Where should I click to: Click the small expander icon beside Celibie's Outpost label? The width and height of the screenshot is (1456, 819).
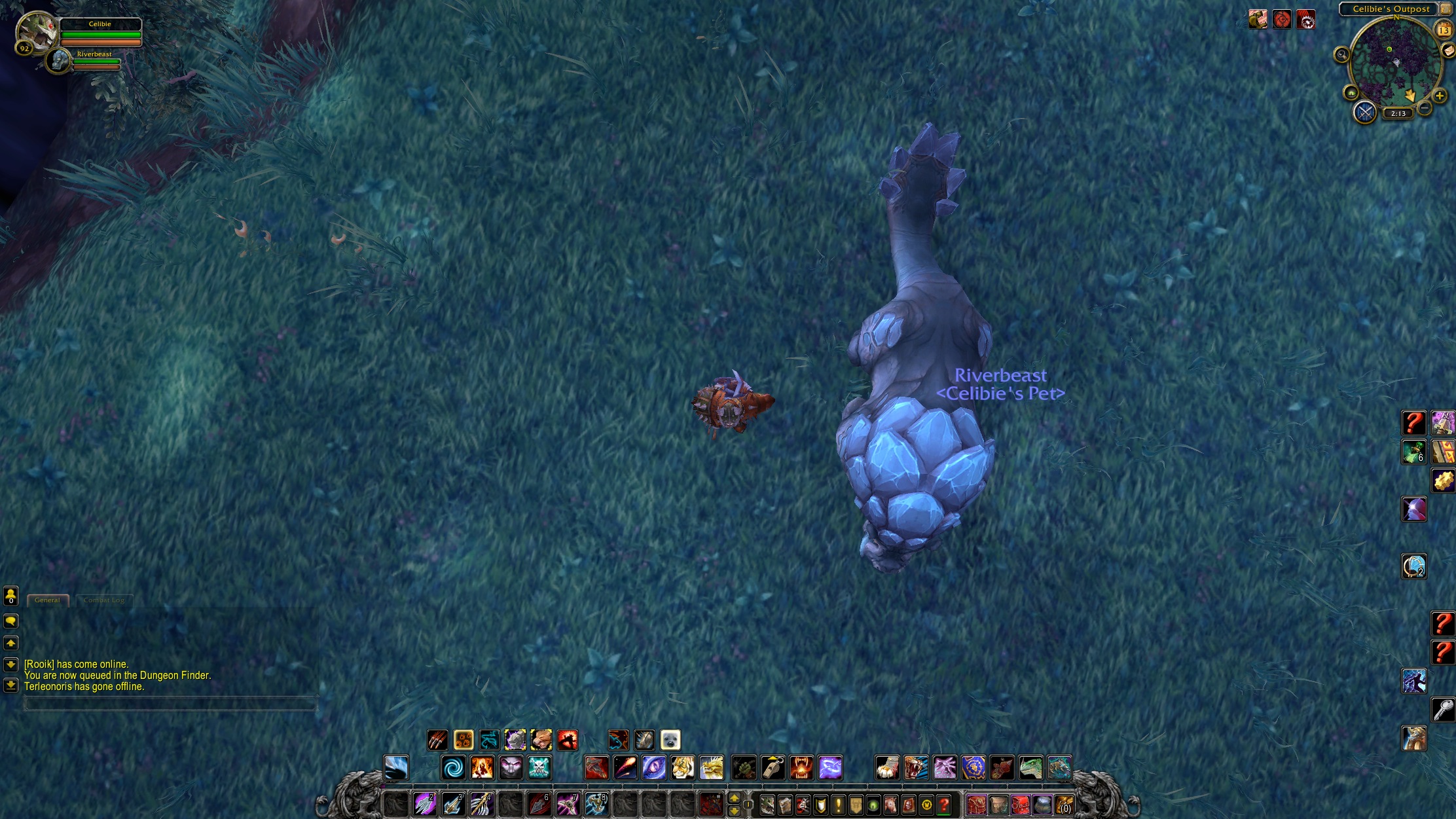[x=1445, y=9]
